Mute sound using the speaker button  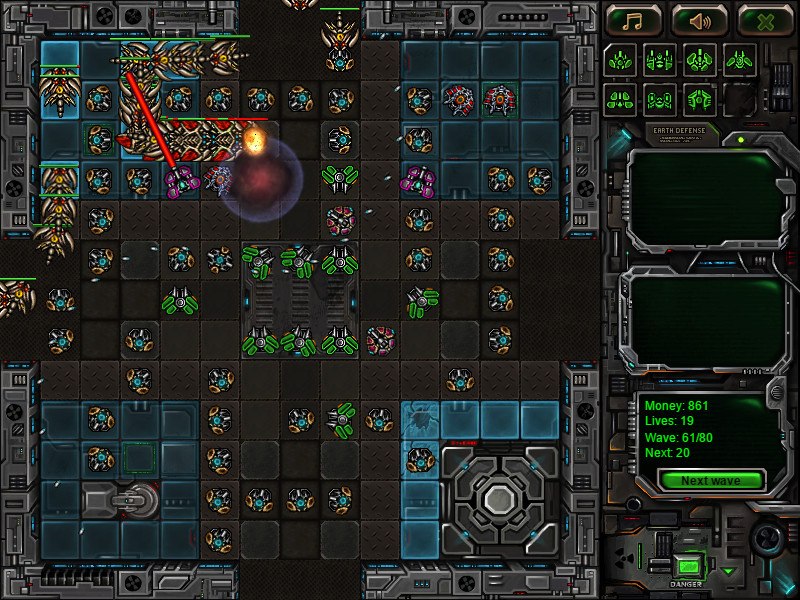point(699,20)
